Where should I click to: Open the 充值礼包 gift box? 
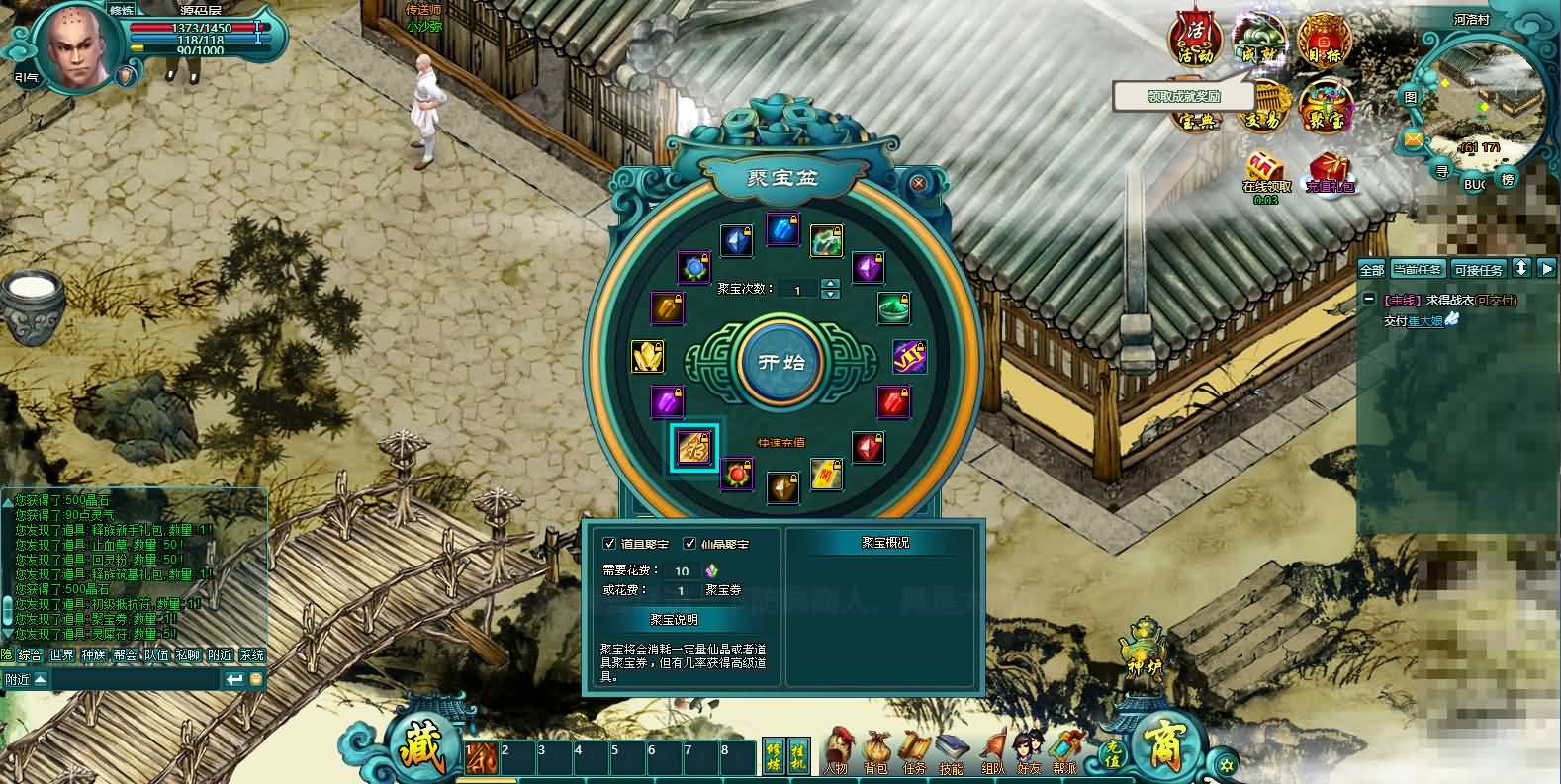click(x=1330, y=172)
